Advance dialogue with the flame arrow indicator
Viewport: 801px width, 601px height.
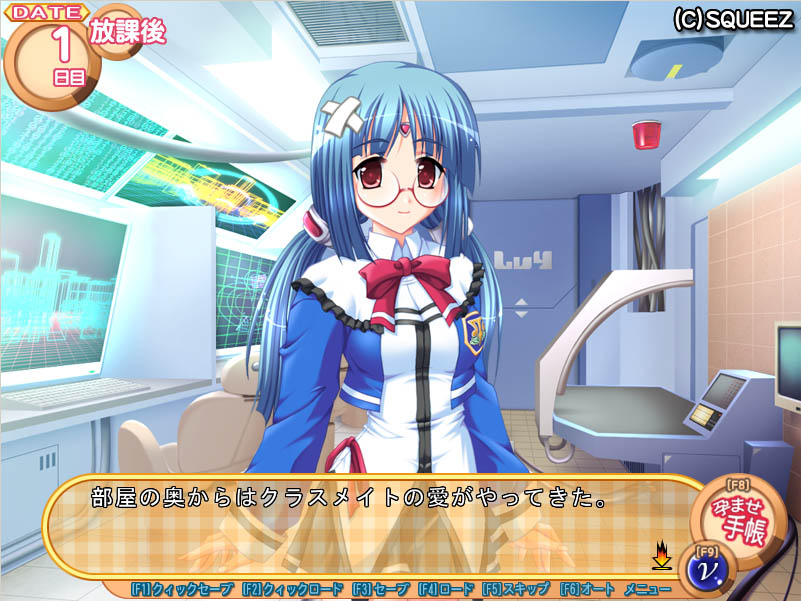(x=660, y=553)
